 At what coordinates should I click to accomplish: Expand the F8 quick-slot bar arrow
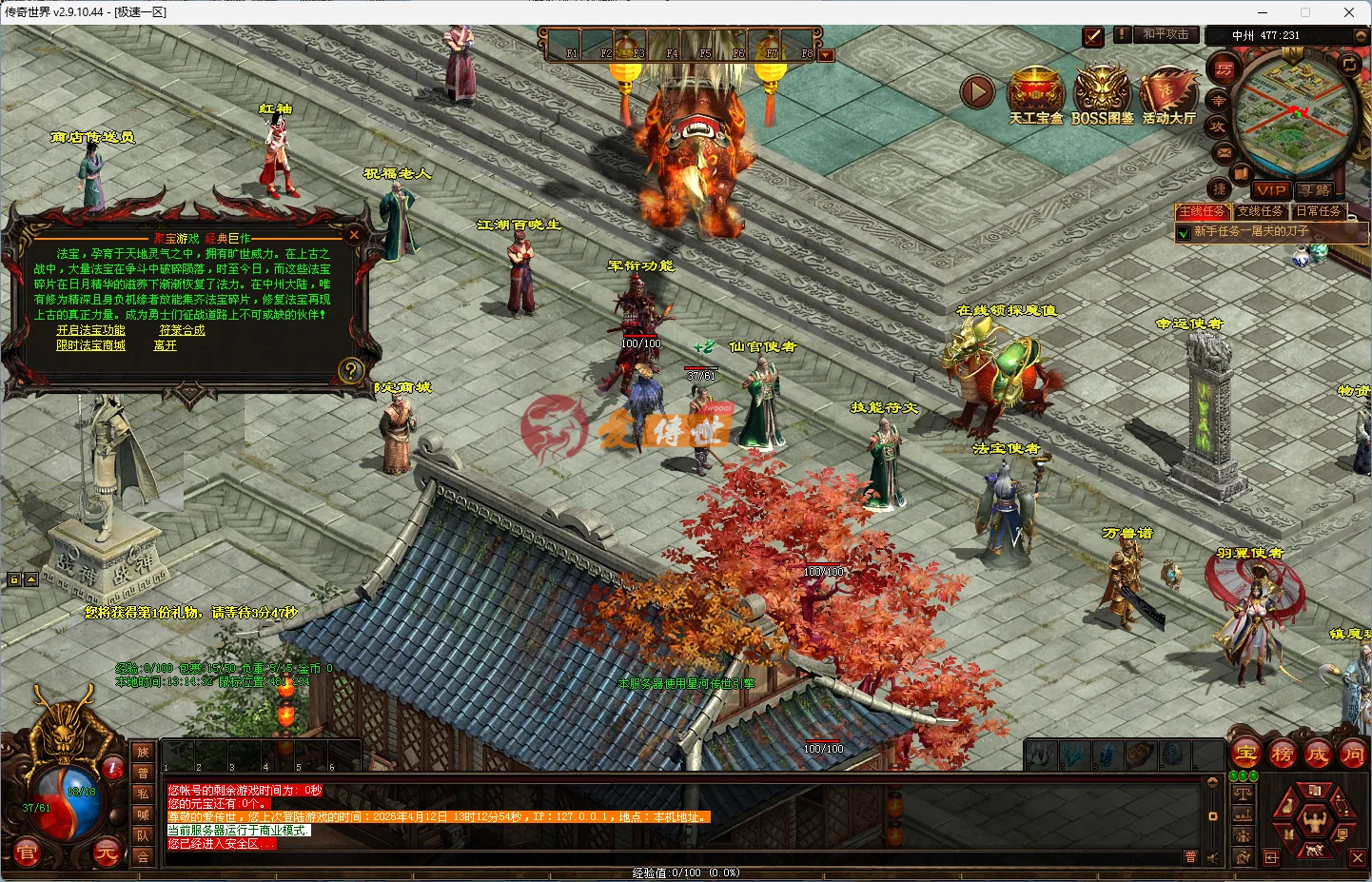tap(825, 54)
